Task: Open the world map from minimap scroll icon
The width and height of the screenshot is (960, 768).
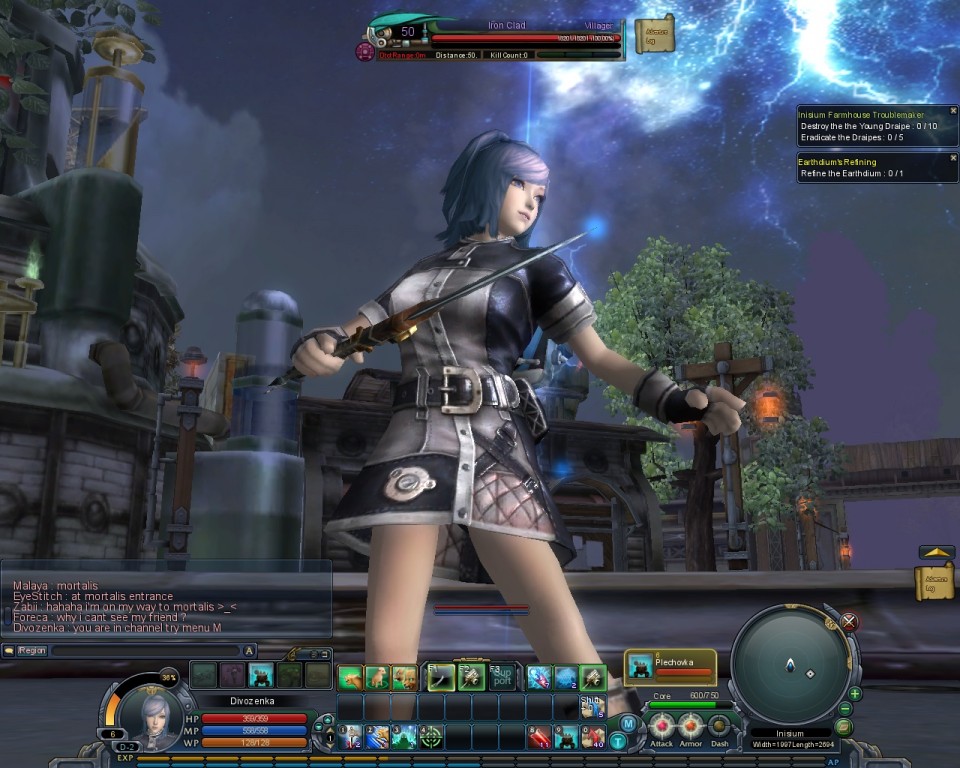Action: pyautogui.click(x=842, y=727)
